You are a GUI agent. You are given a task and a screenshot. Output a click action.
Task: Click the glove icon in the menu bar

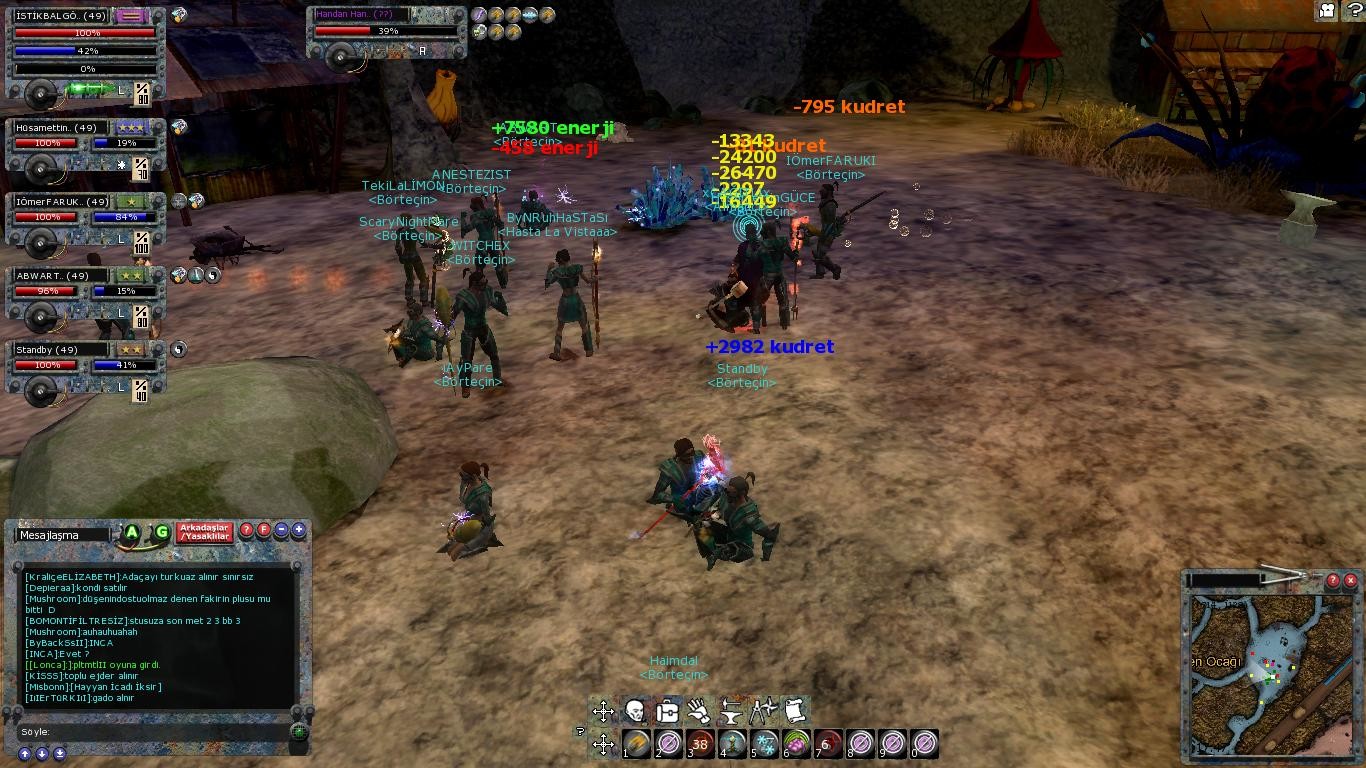point(699,711)
